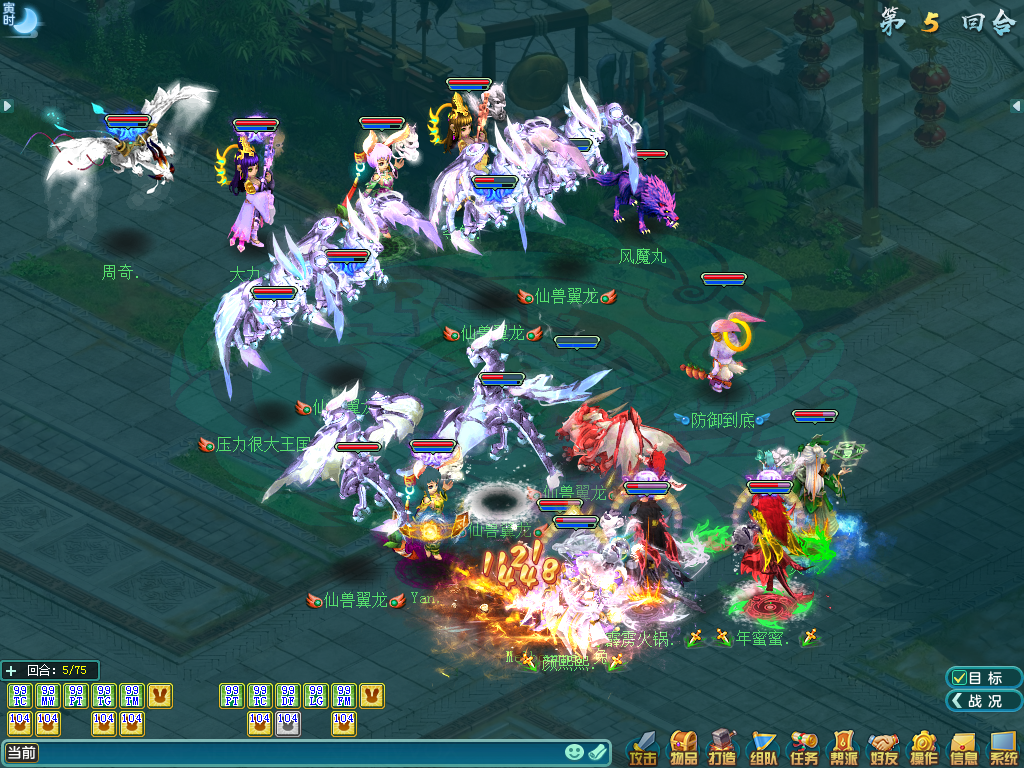Open the 好友 (Friends) list
Screen dimensions: 1024x768
(x=884, y=749)
